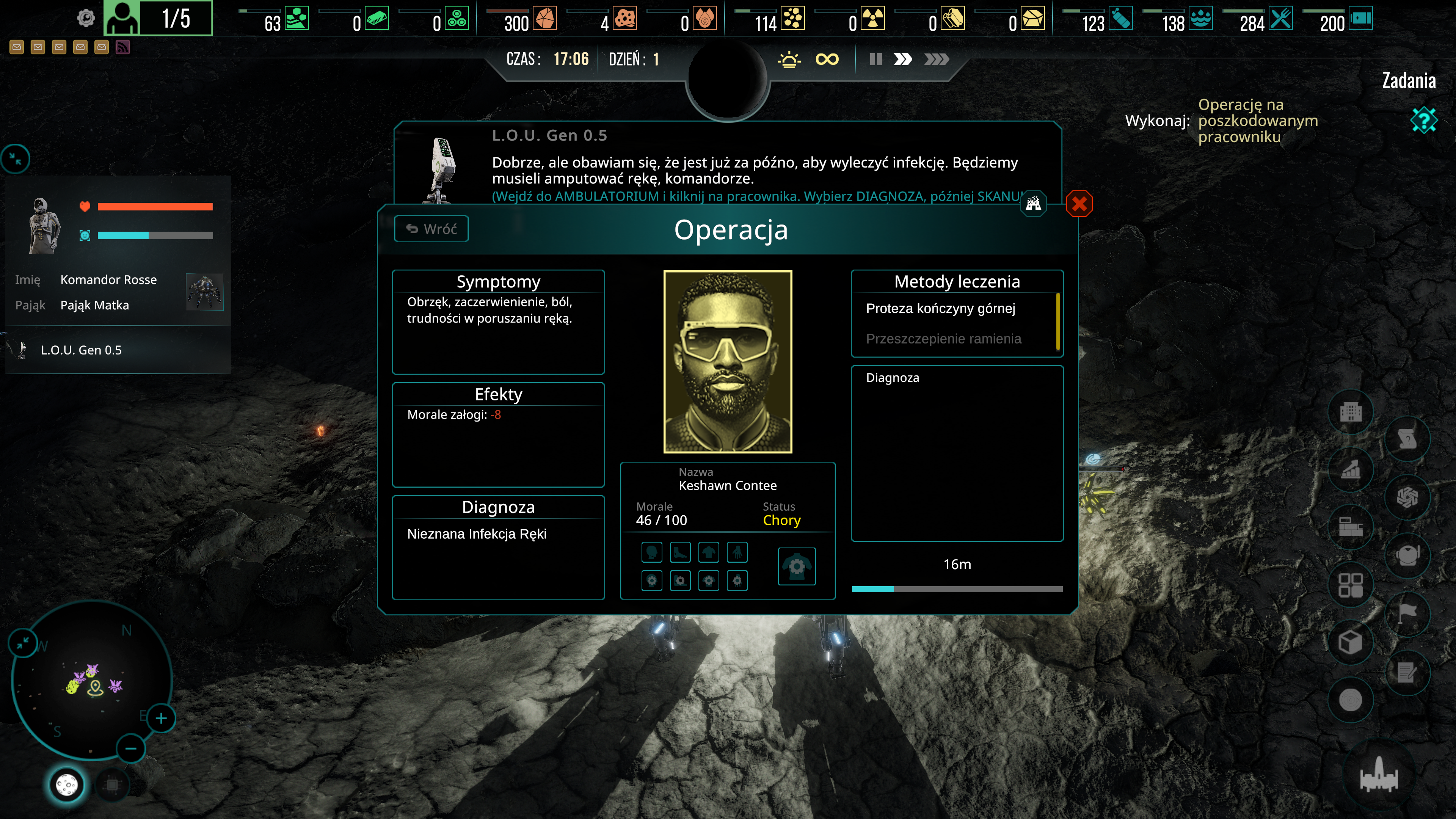Select Proteza kończyny górnej treatment
The height and width of the screenshot is (819, 1456).
[x=940, y=309]
